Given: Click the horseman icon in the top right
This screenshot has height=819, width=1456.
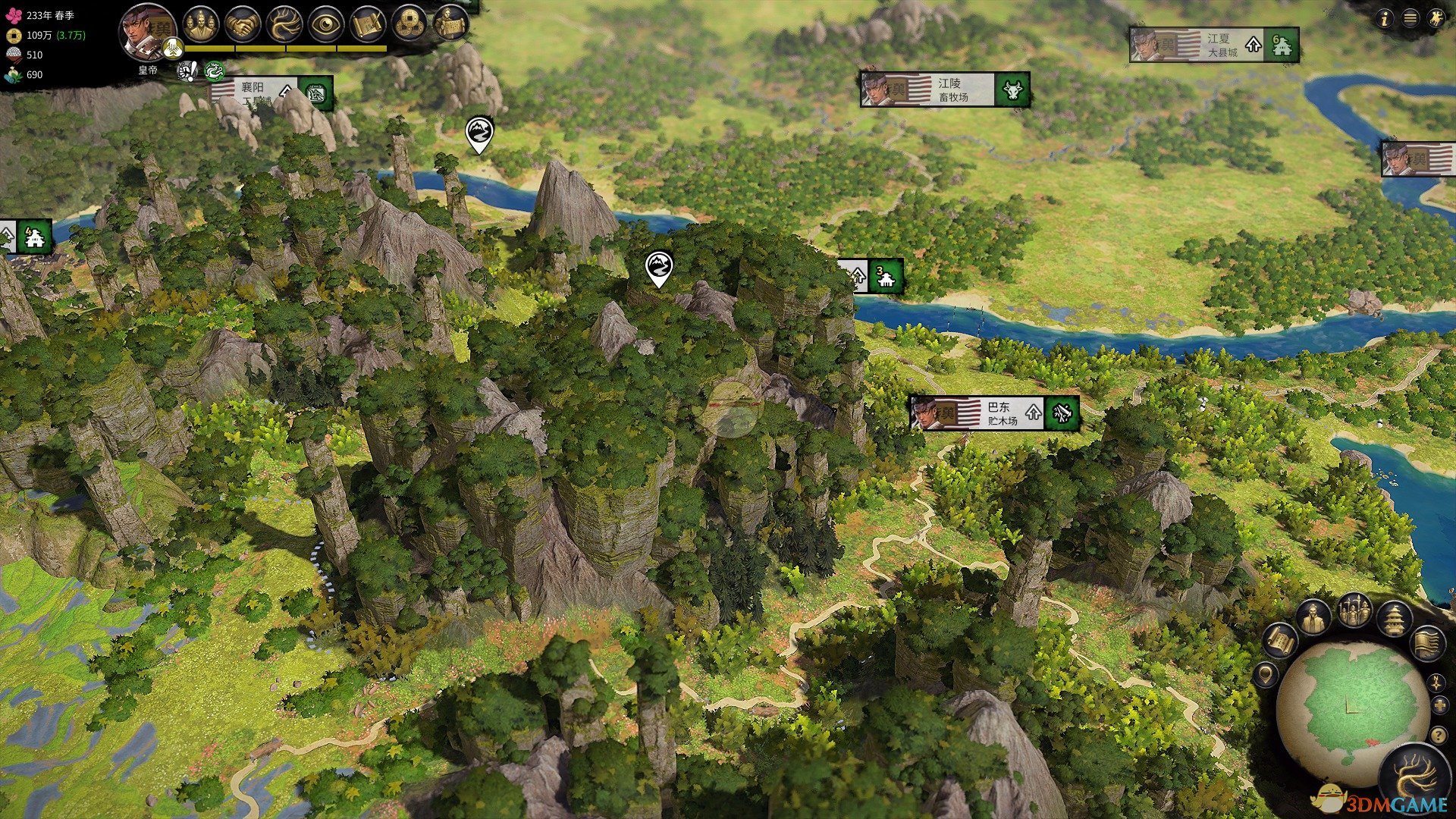Looking at the screenshot, I should pyautogui.click(x=1436, y=19).
